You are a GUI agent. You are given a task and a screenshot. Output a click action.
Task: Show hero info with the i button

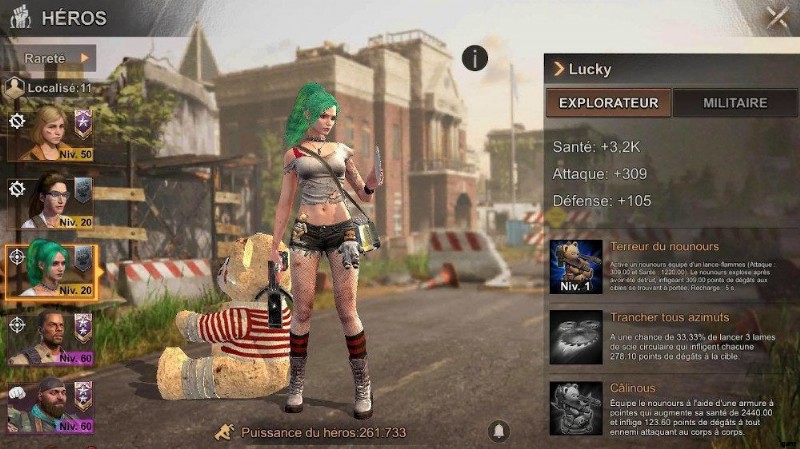[475, 57]
